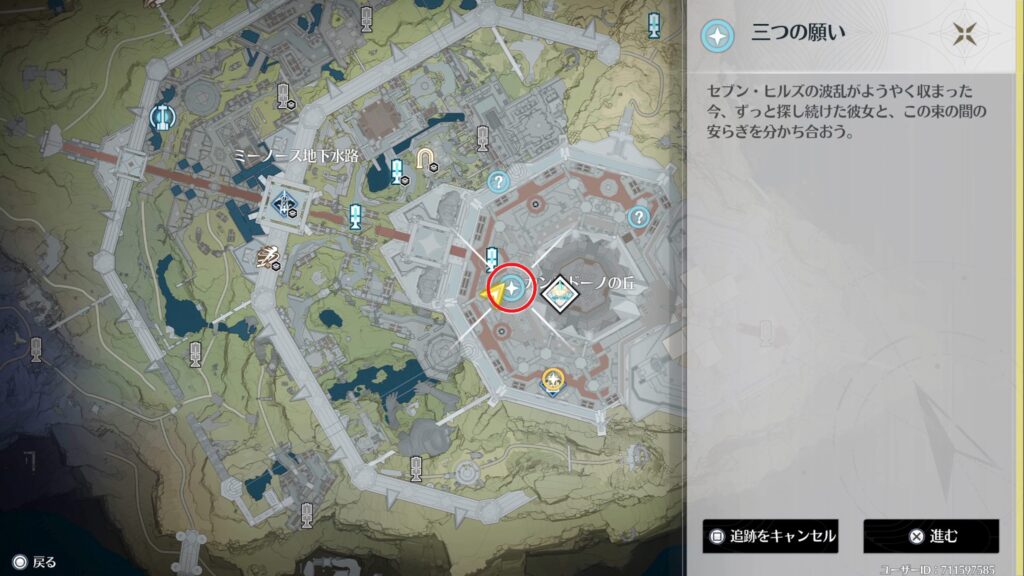Select the red-circled tracked quest marker

(514, 288)
